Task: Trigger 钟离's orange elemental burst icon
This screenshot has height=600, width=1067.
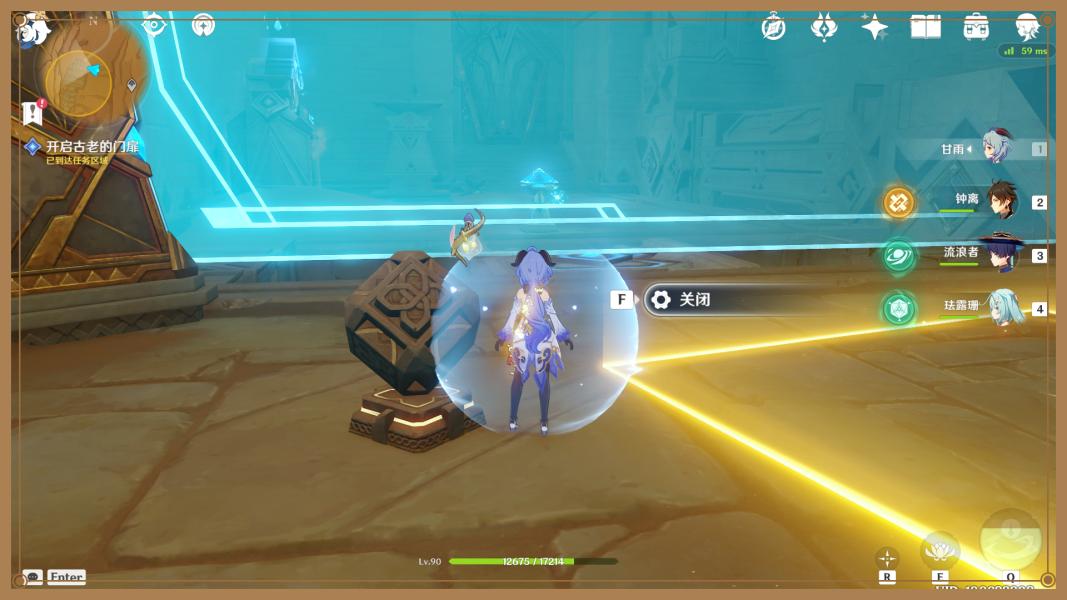Action: [x=898, y=202]
